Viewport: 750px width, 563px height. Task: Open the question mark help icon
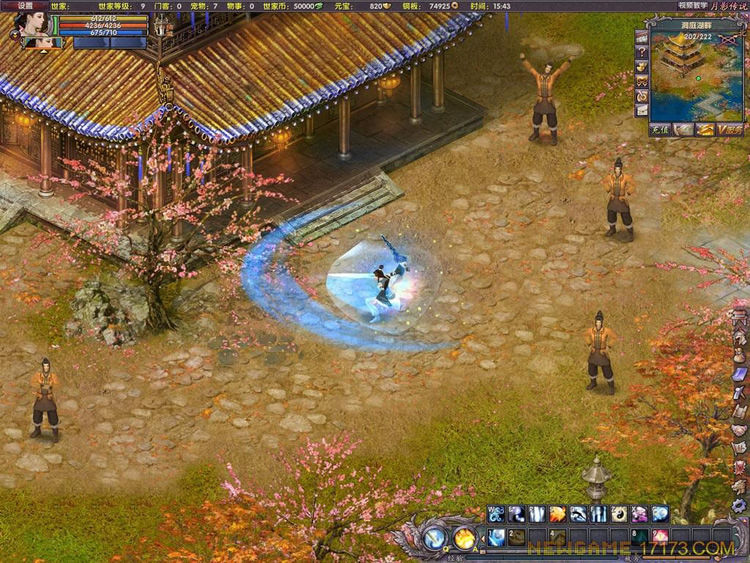[x=641, y=52]
